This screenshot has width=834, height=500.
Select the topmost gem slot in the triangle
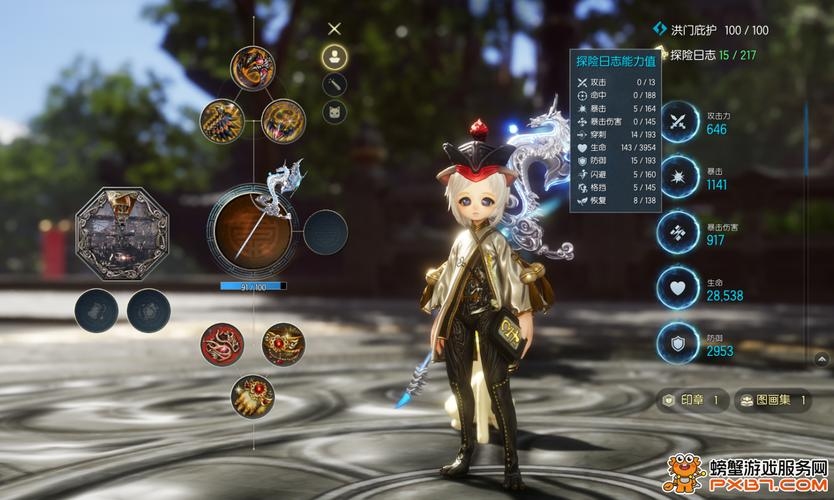coord(253,68)
